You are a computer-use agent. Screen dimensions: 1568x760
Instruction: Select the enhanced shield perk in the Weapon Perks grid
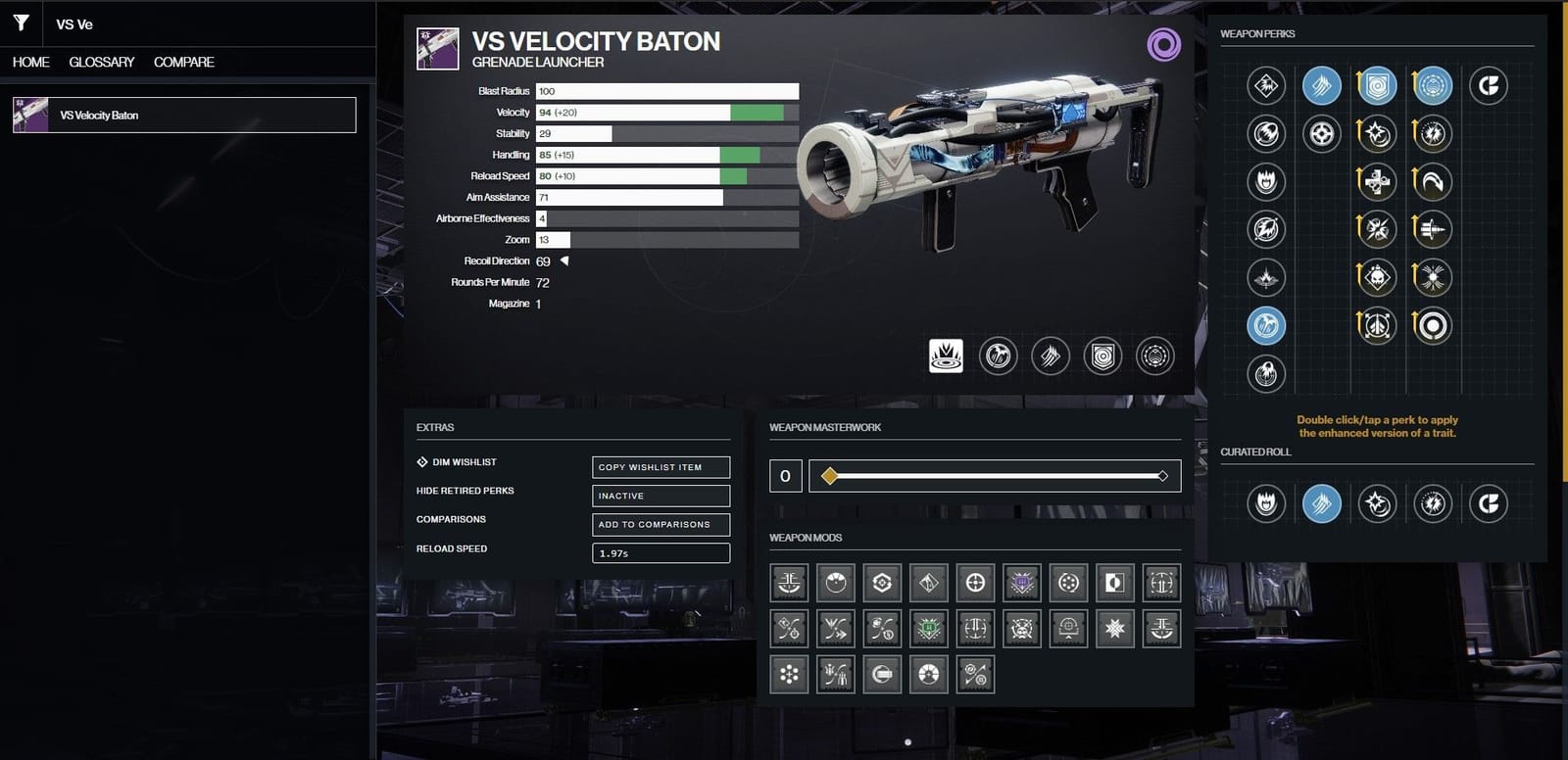1375,85
